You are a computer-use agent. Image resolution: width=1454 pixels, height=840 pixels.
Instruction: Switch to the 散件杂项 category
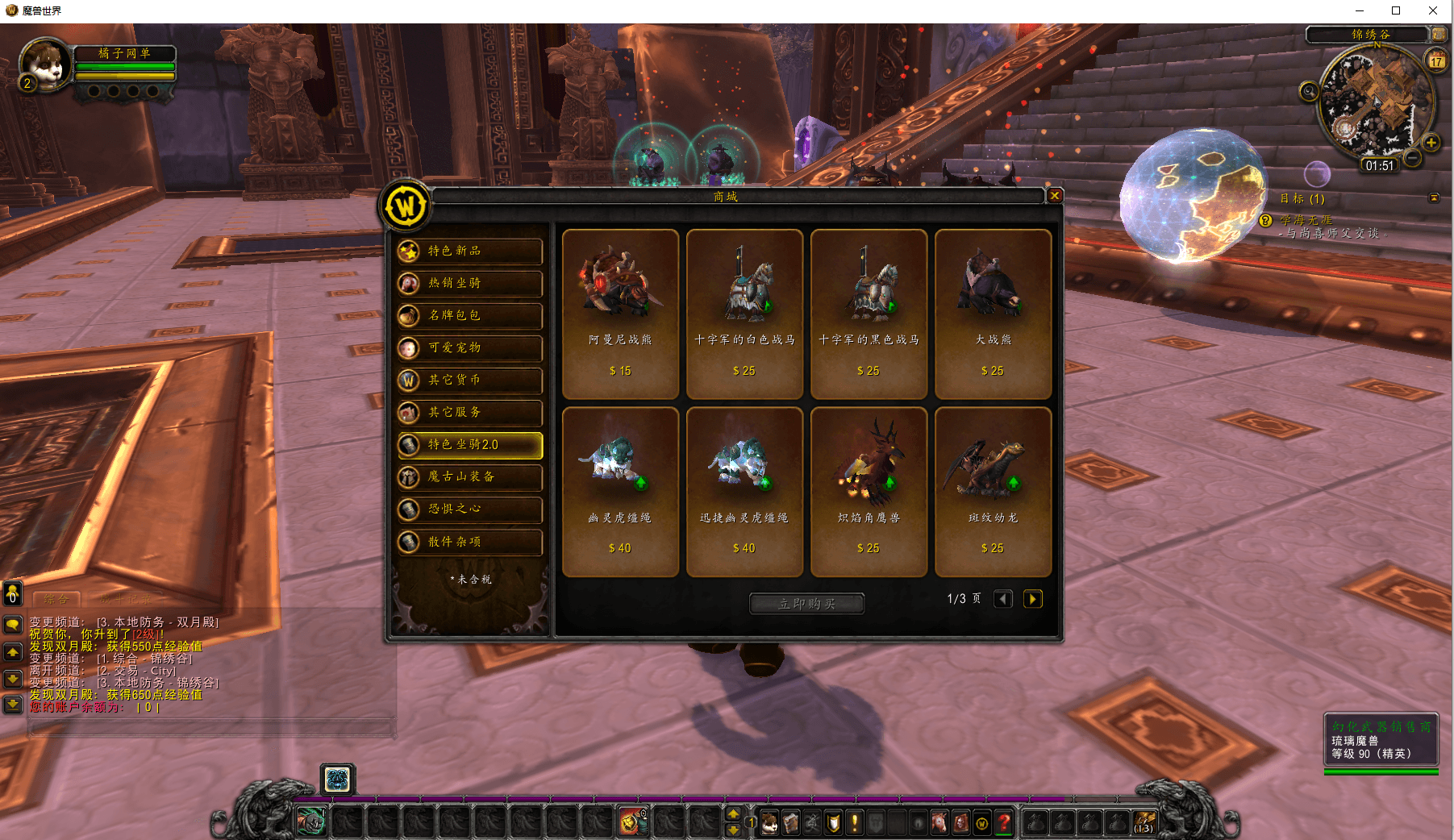(470, 542)
